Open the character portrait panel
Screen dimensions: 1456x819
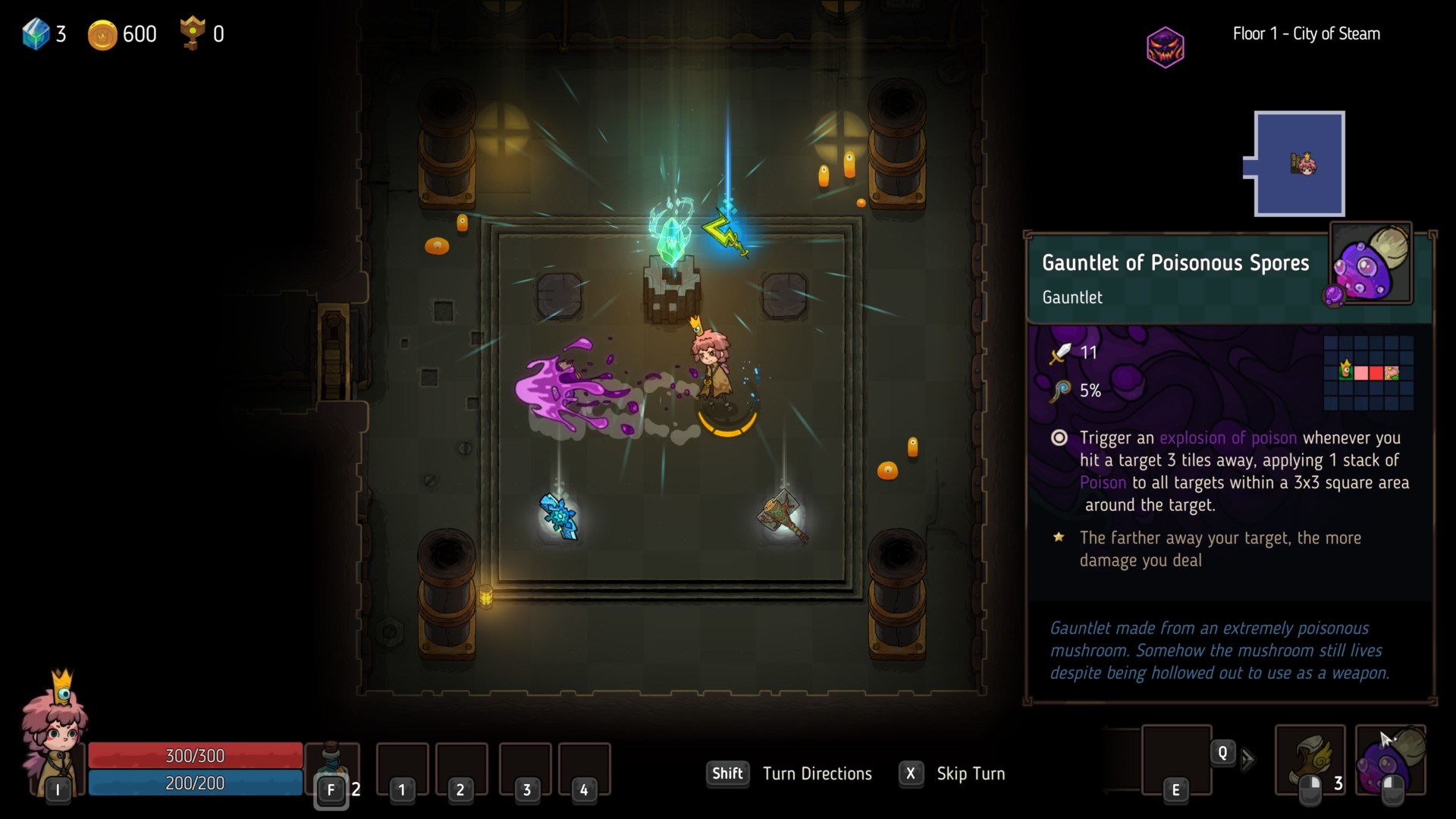click(55, 732)
